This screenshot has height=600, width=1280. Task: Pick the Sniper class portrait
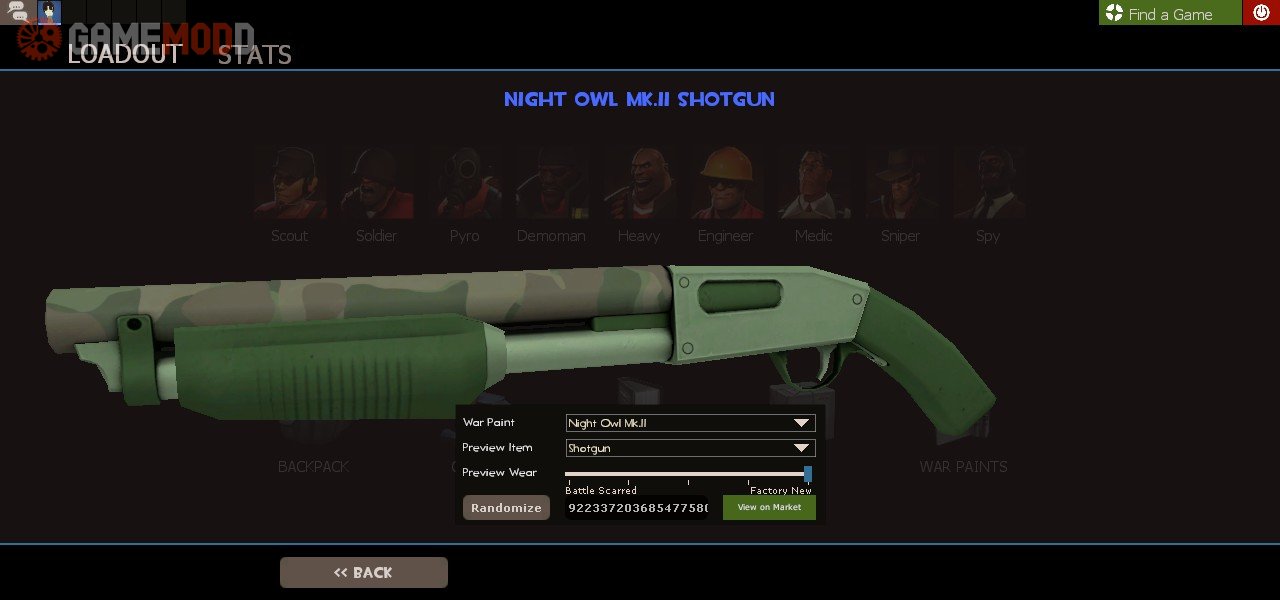click(900, 185)
